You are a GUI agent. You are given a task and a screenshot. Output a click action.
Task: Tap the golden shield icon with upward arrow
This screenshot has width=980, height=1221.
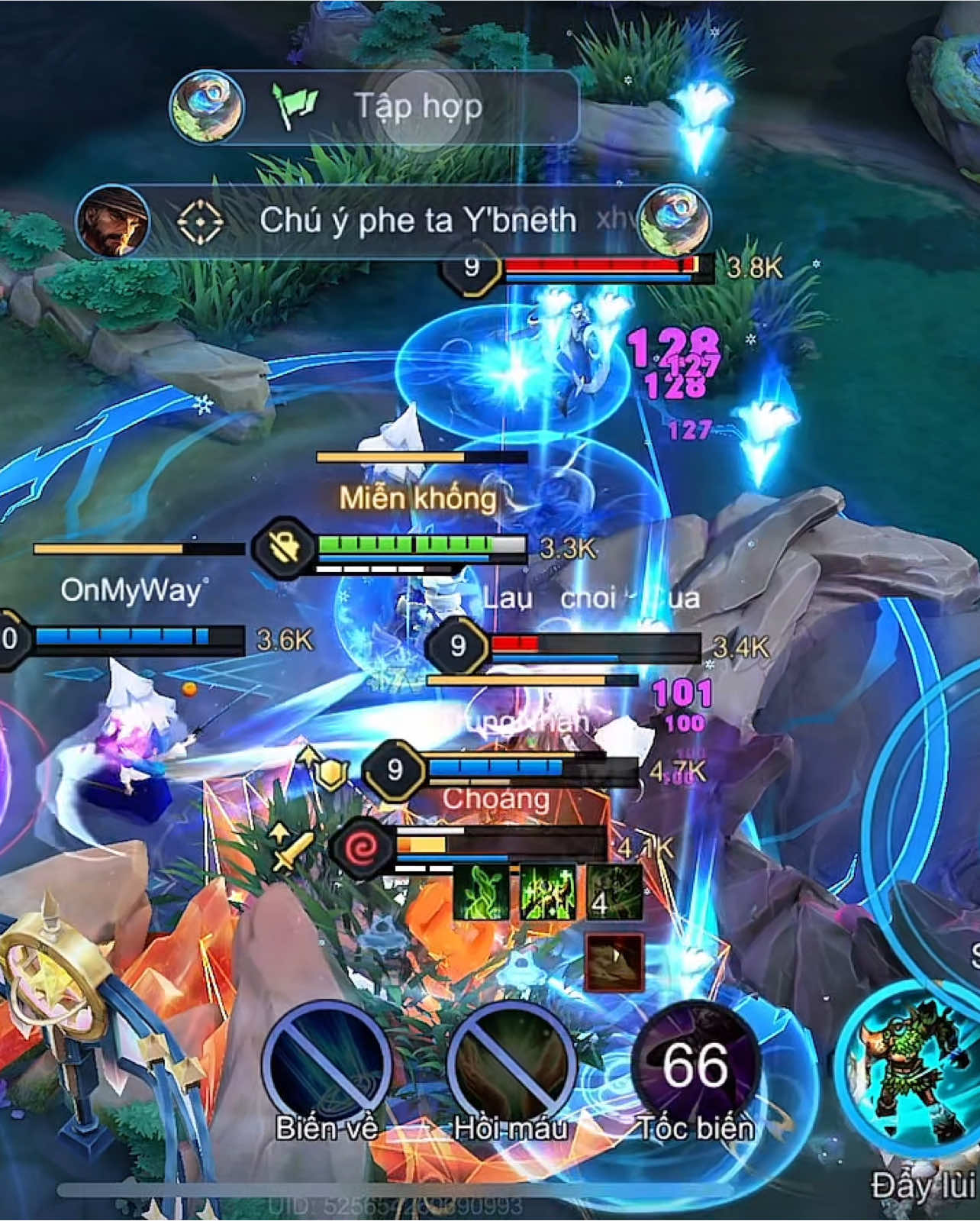[330, 774]
